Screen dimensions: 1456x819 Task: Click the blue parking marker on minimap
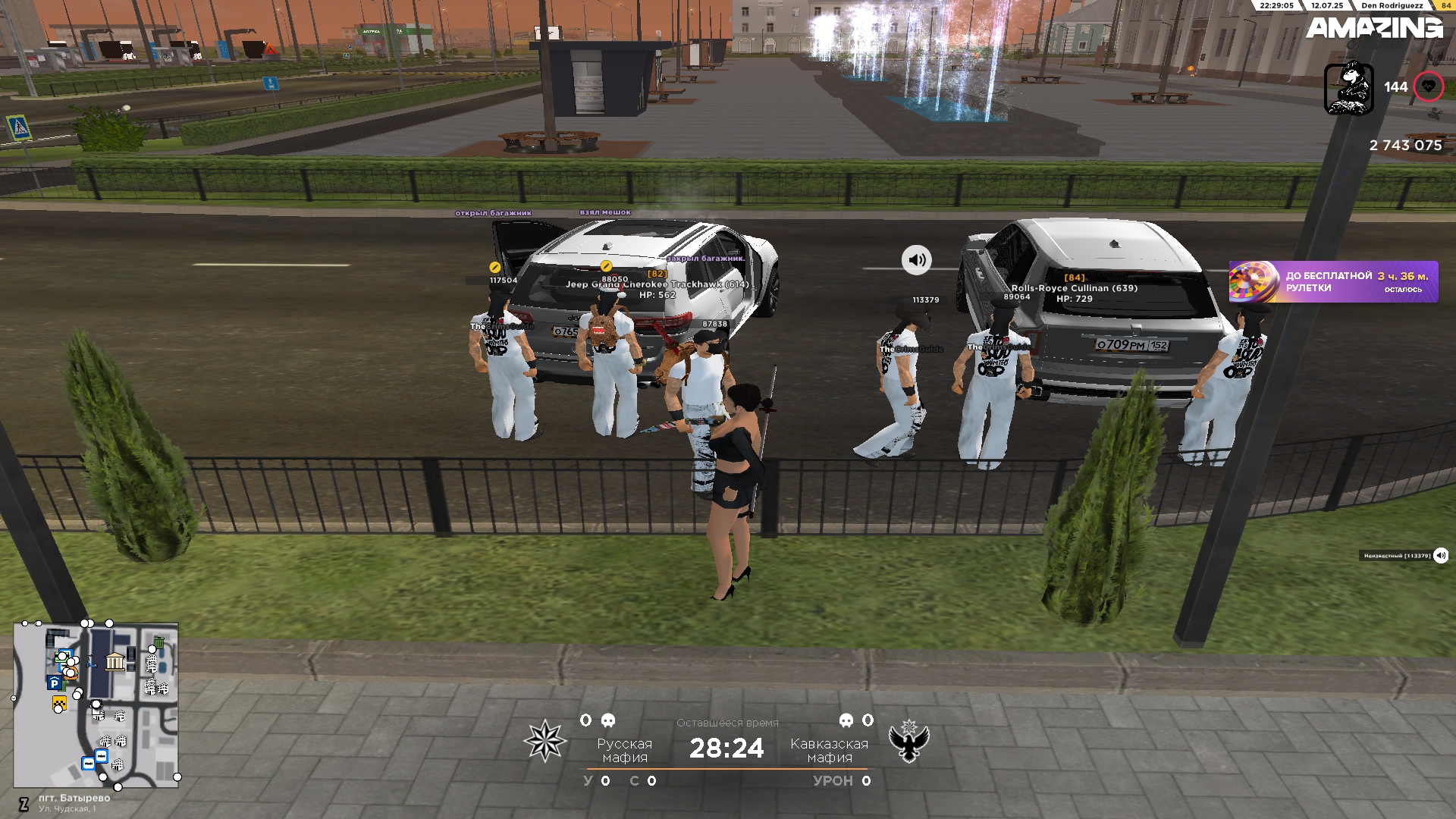(x=55, y=683)
